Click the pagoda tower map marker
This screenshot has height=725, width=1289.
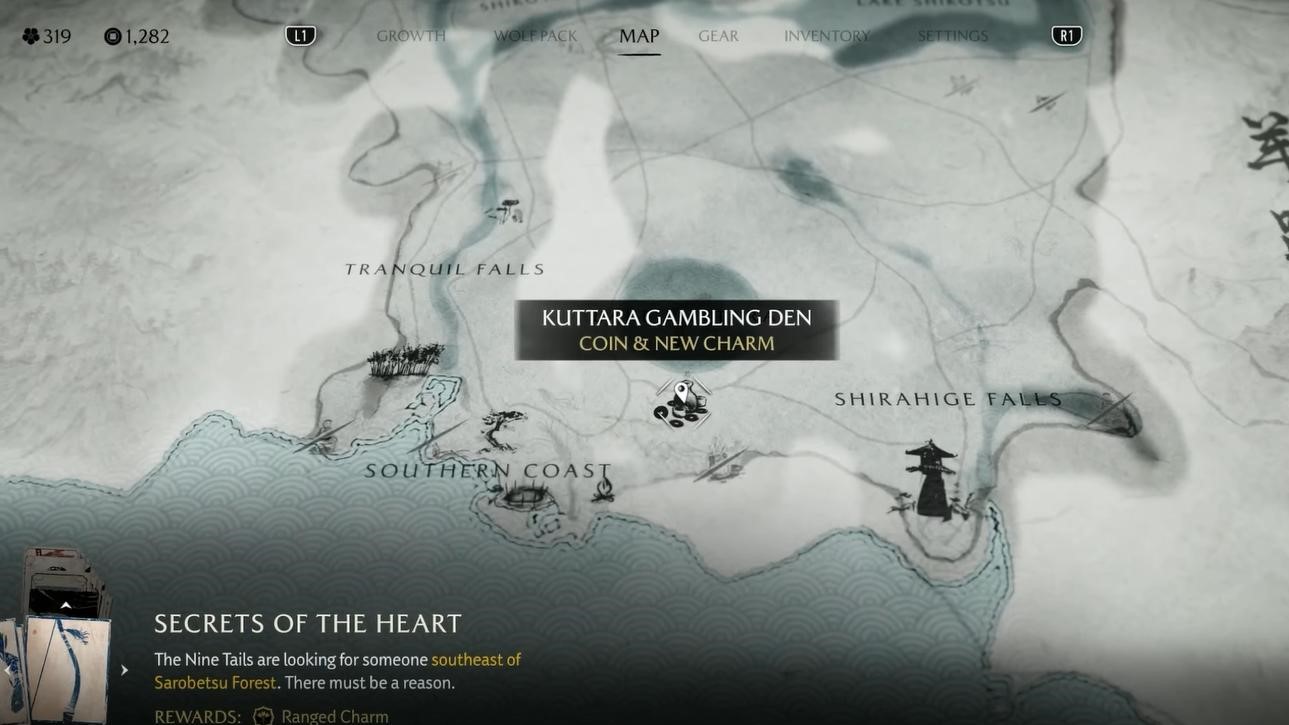[x=931, y=480]
